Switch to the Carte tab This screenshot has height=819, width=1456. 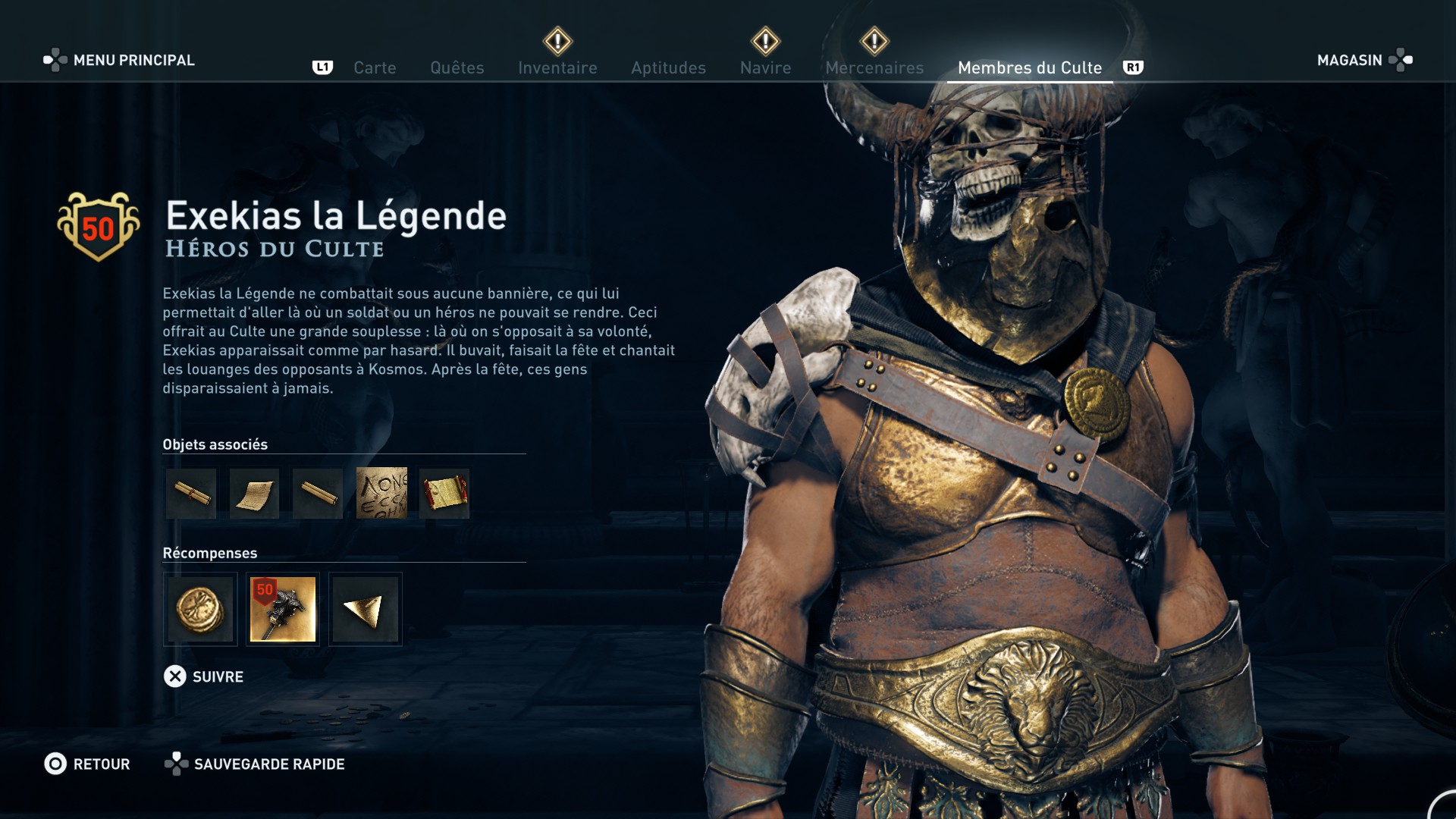click(375, 67)
